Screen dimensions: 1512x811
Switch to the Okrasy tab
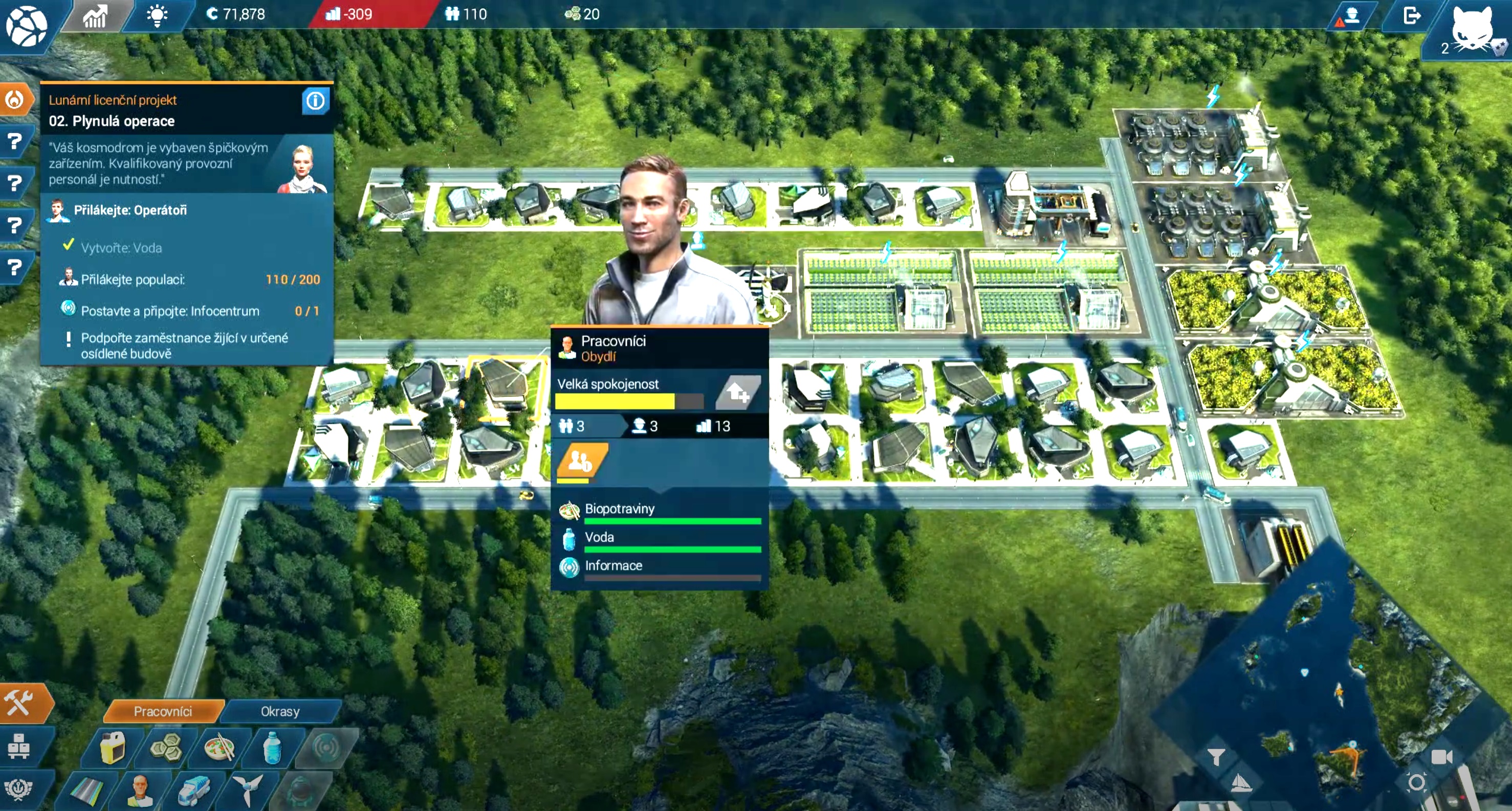[280, 711]
